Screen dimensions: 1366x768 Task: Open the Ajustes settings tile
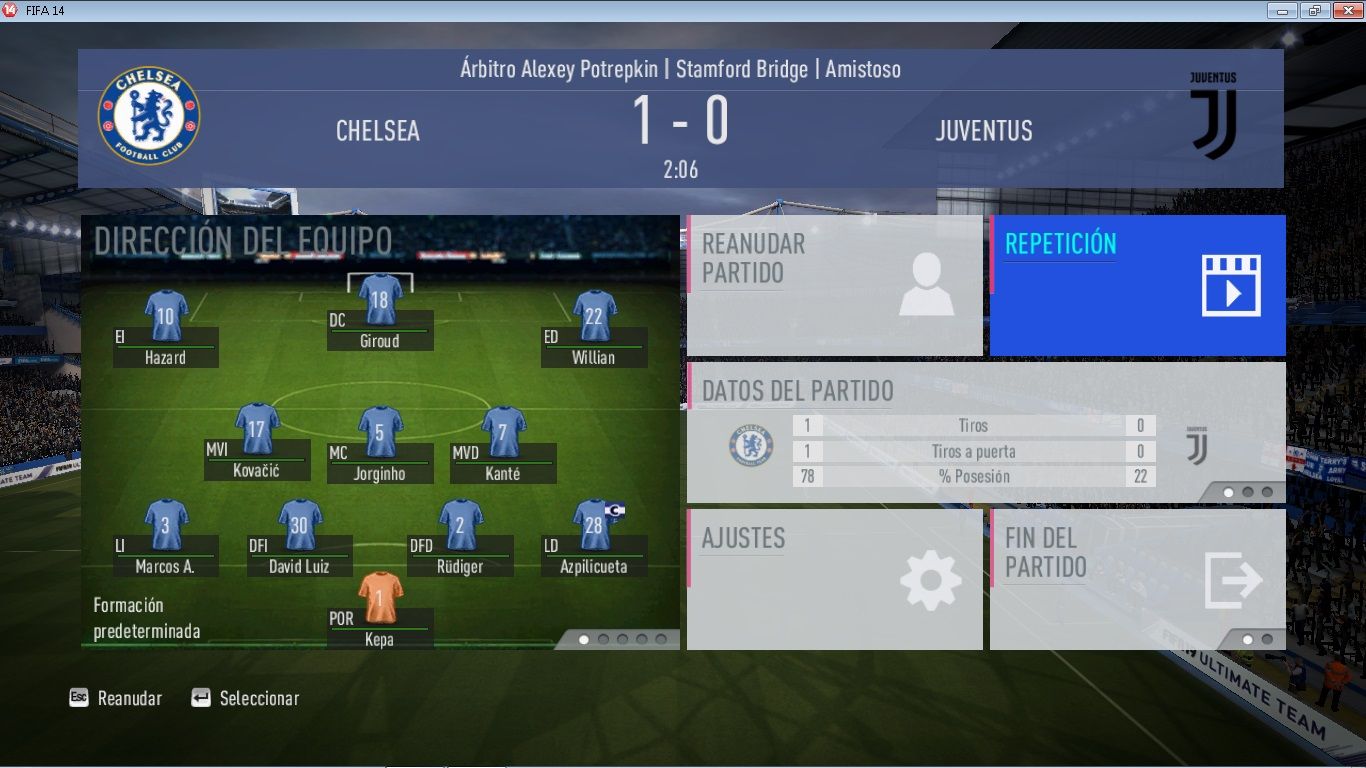(834, 579)
